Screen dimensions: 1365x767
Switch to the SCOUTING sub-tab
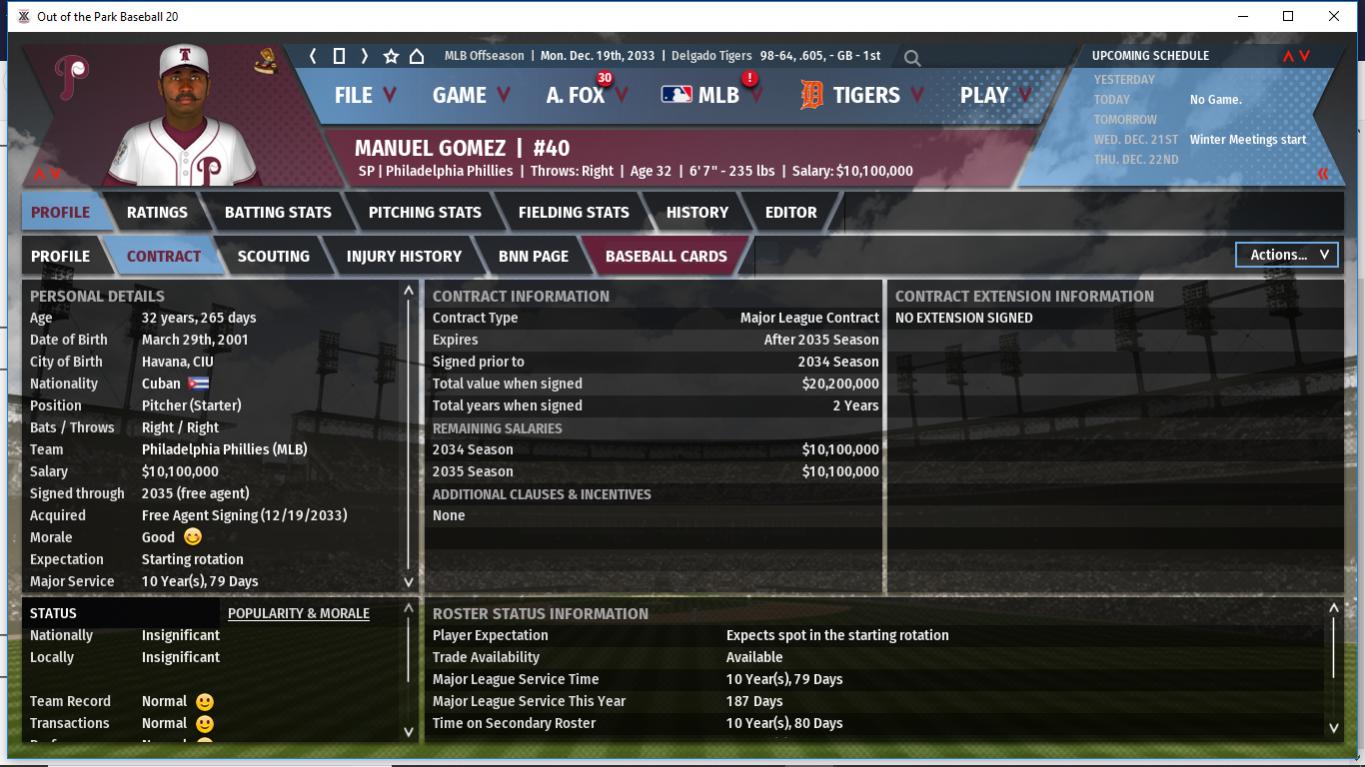click(273, 256)
